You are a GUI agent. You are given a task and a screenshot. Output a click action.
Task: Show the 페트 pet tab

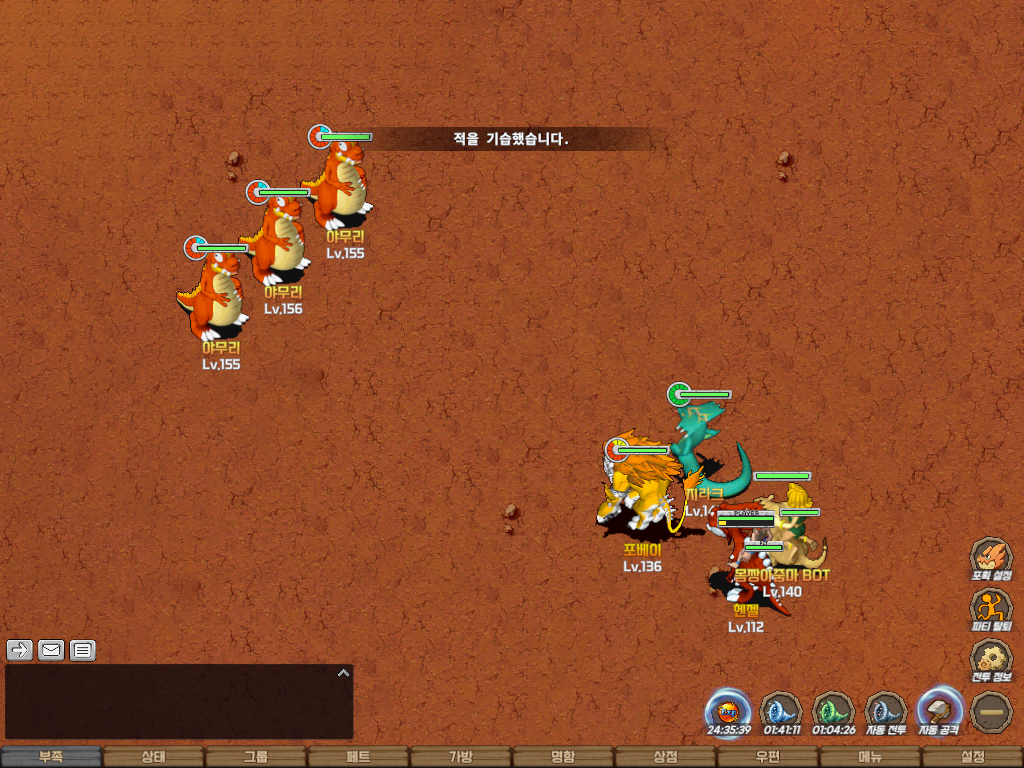pos(358,757)
